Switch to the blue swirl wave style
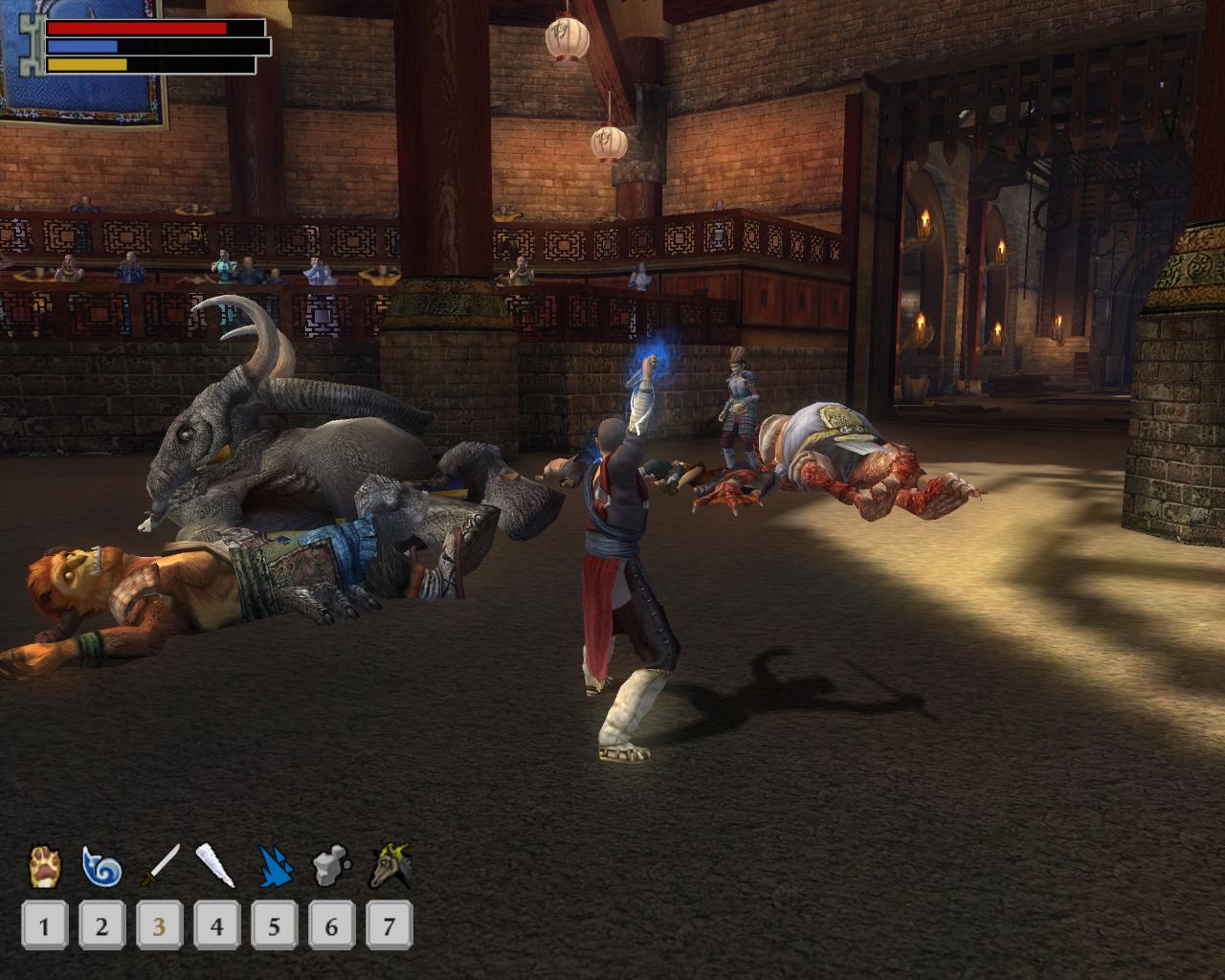The width and height of the screenshot is (1225, 980). 101,866
